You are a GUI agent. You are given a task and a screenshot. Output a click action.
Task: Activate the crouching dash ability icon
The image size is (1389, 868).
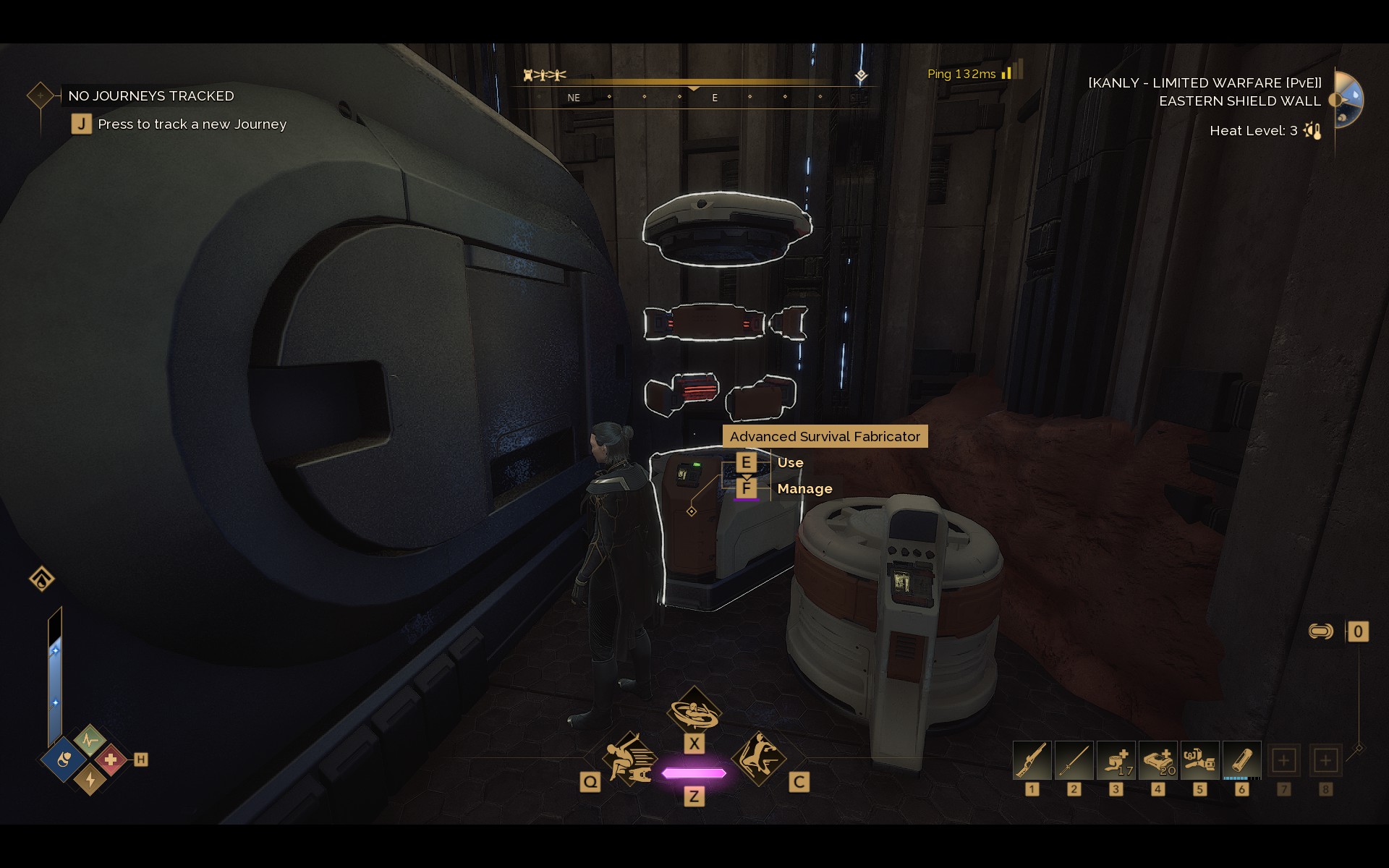pos(628,759)
